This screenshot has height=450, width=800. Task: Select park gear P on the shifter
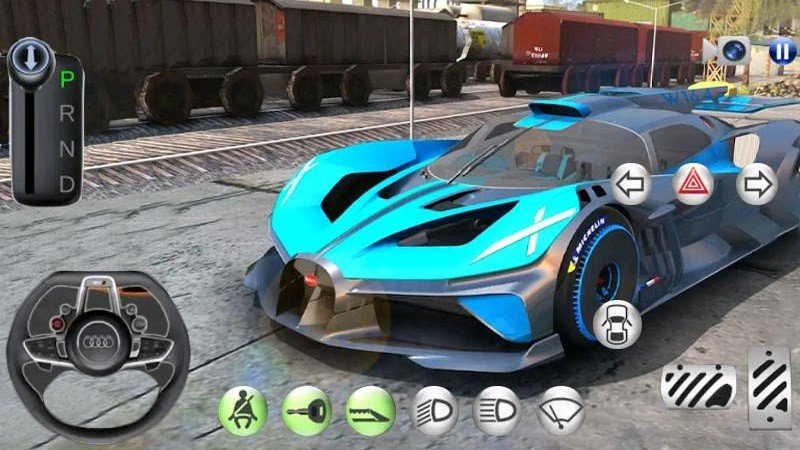pos(67,78)
